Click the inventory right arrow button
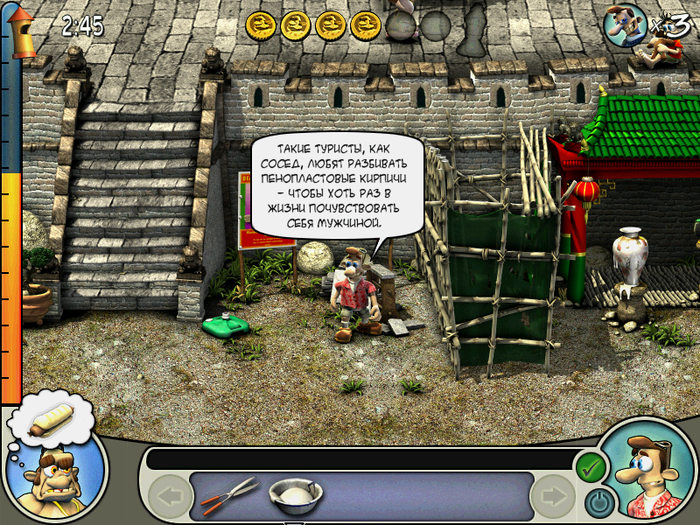The width and height of the screenshot is (700, 525). click(x=551, y=496)
